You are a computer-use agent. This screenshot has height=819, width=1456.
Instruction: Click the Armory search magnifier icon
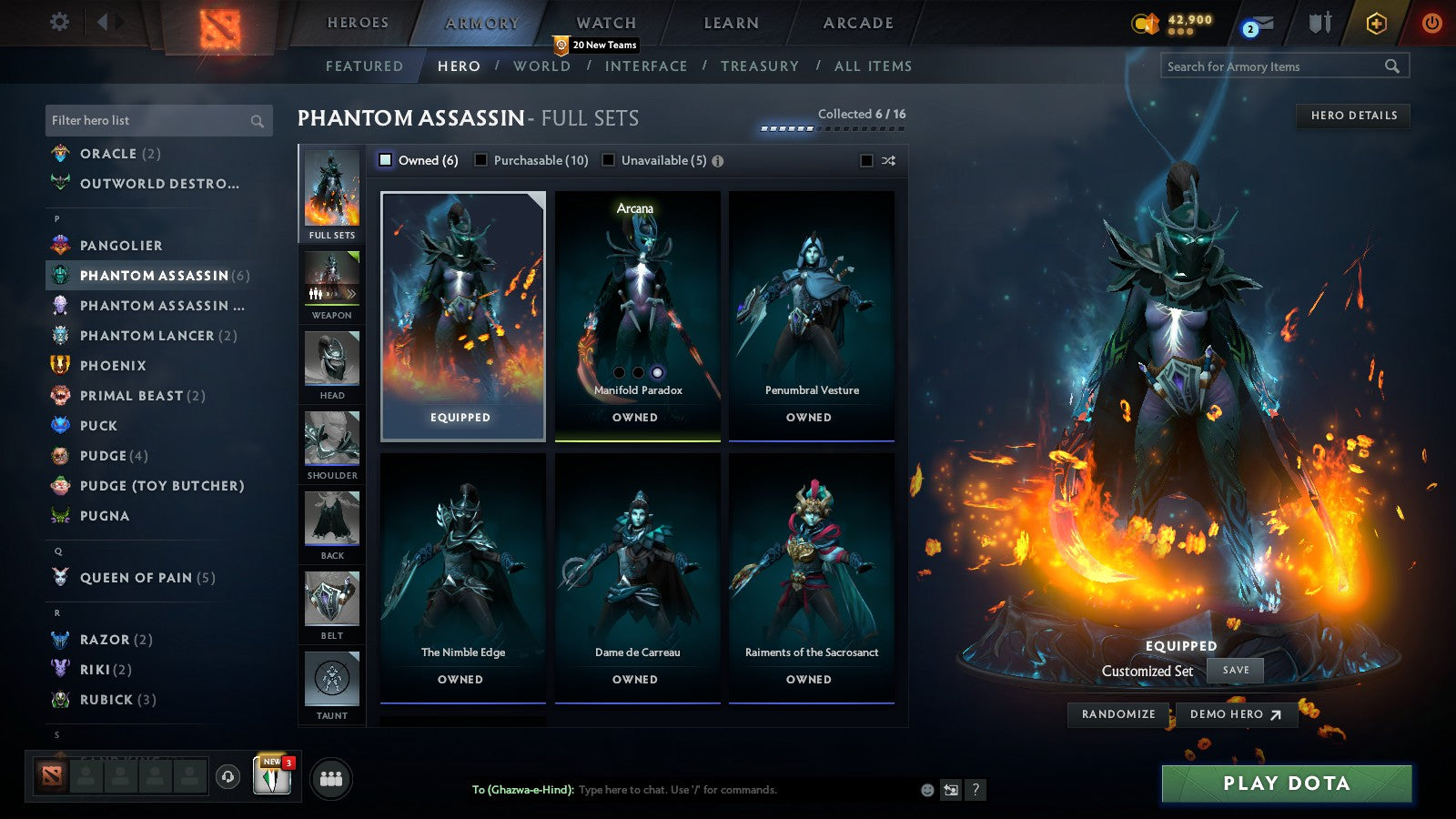1392,66
